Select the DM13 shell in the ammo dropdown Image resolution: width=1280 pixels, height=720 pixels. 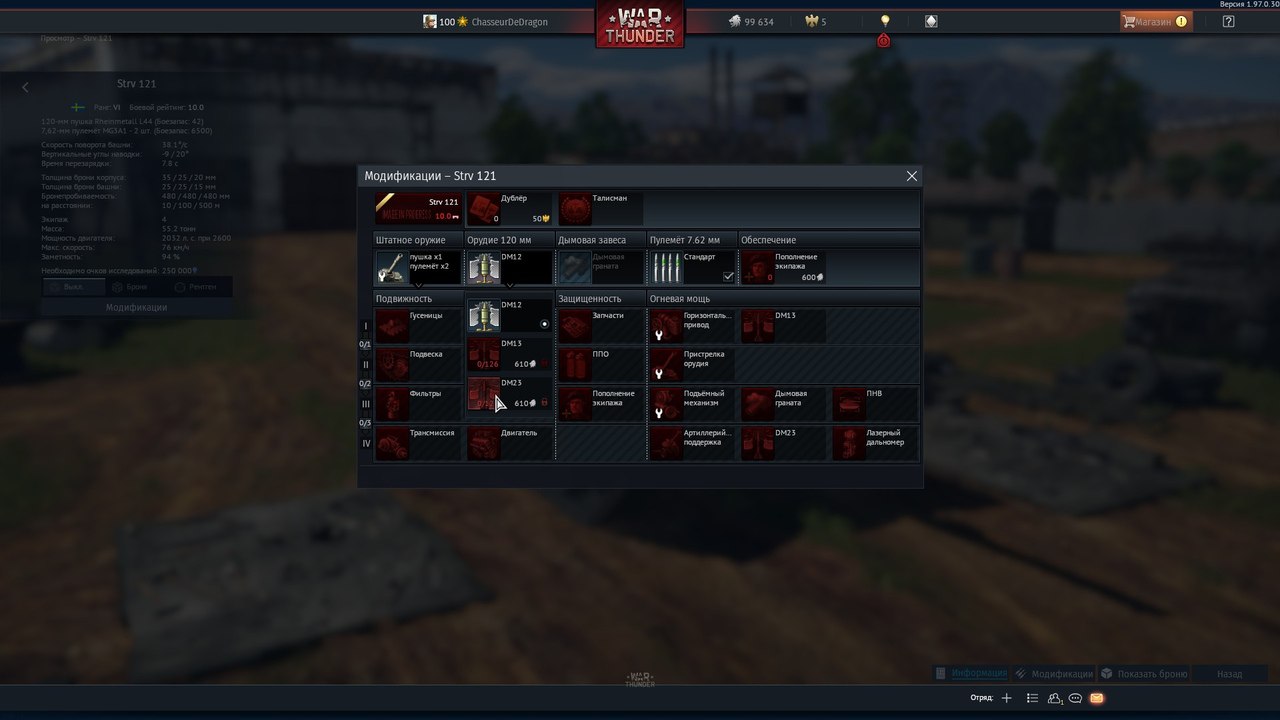point(509,354)
